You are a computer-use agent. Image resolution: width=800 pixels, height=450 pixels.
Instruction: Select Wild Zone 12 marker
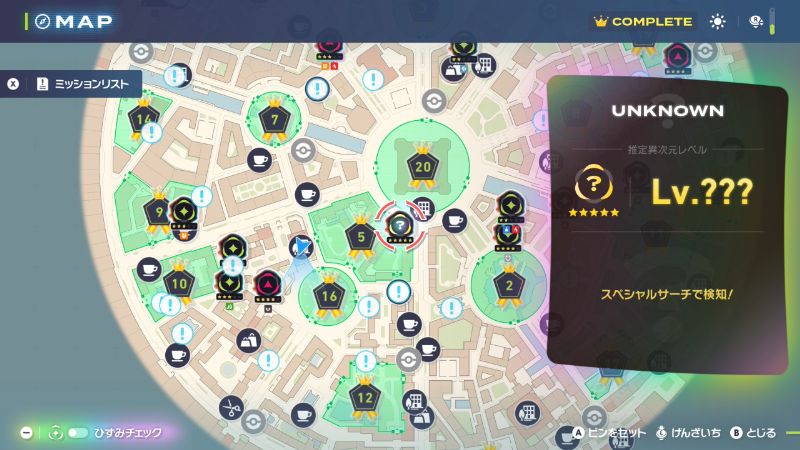point(365,399)
